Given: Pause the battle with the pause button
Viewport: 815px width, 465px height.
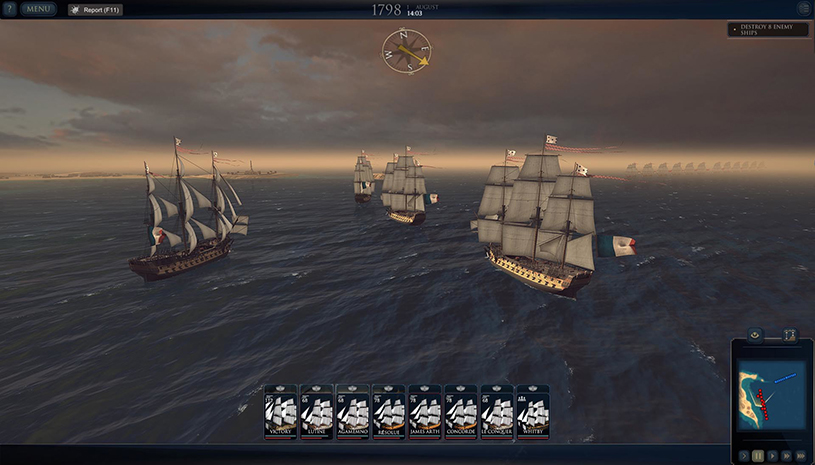Looking at the screenshot, I should pyautogui.click(x=756, y=455).
